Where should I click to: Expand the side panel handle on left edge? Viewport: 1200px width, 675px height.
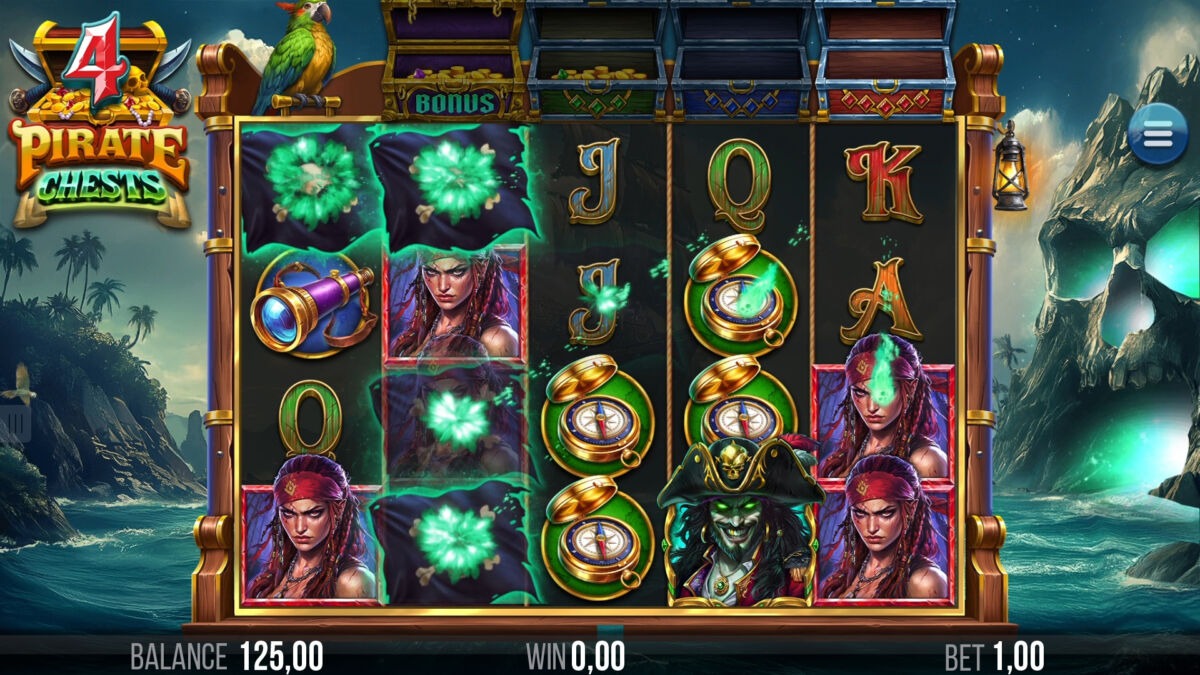point(14,423)
